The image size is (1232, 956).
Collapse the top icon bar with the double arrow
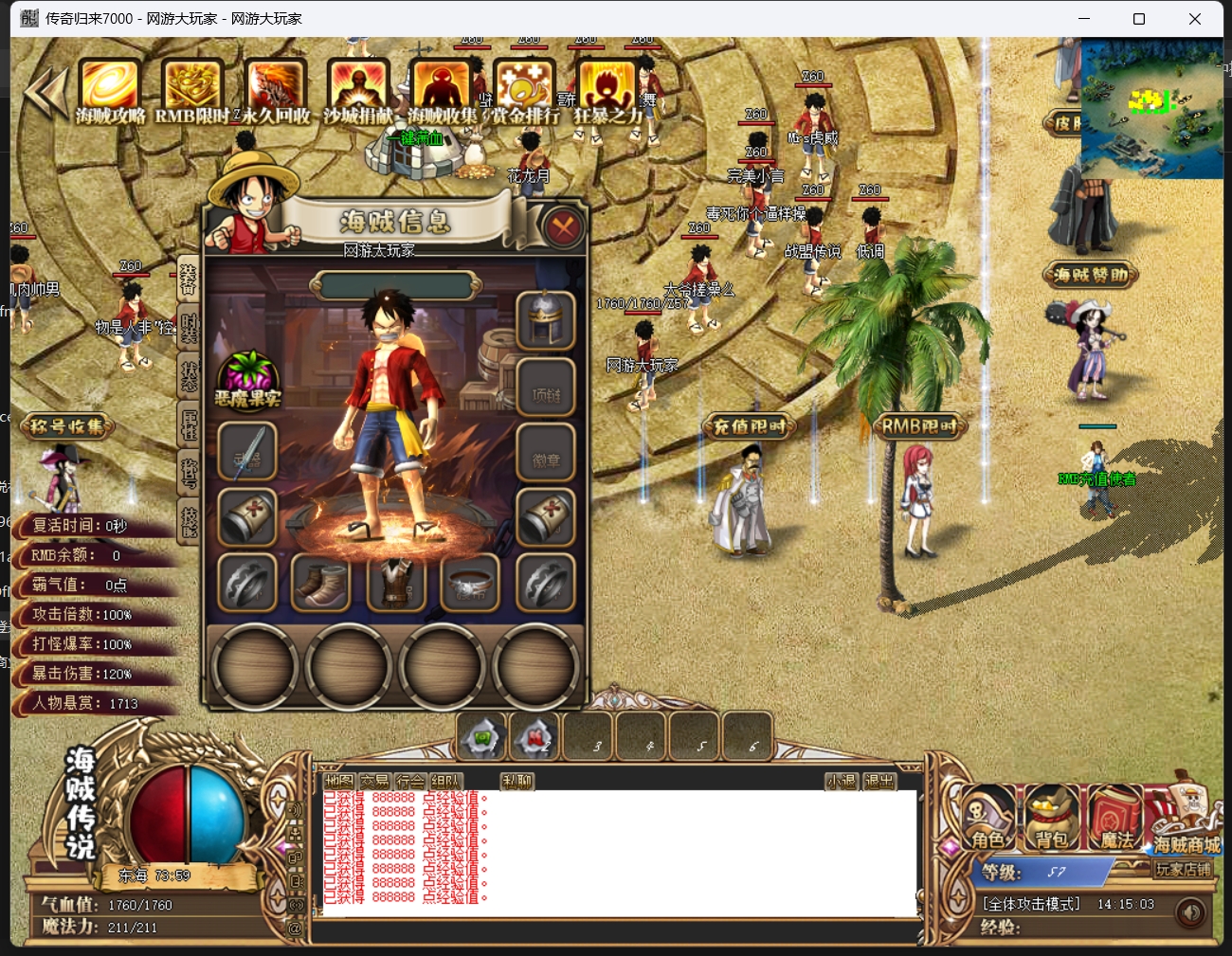[45, 92]
